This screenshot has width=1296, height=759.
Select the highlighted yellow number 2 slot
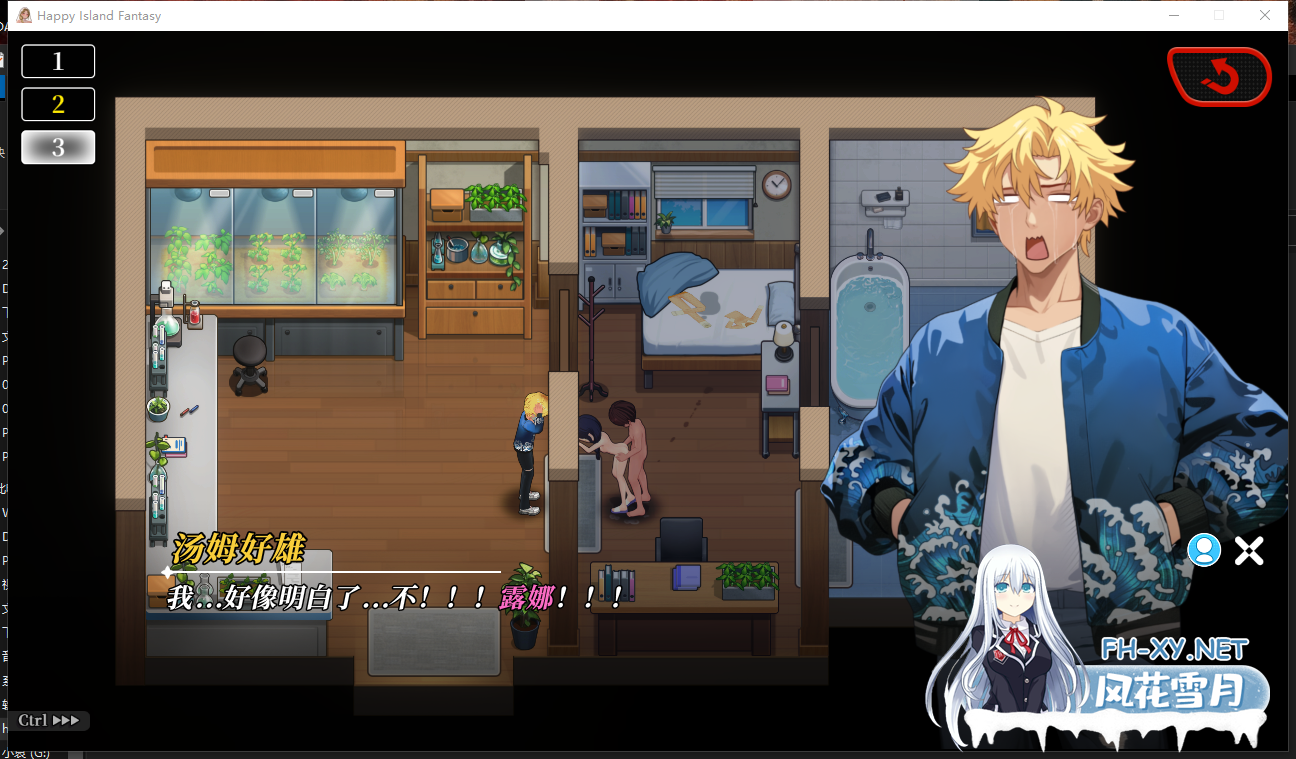pyautogui.click(x=57, y=104)
